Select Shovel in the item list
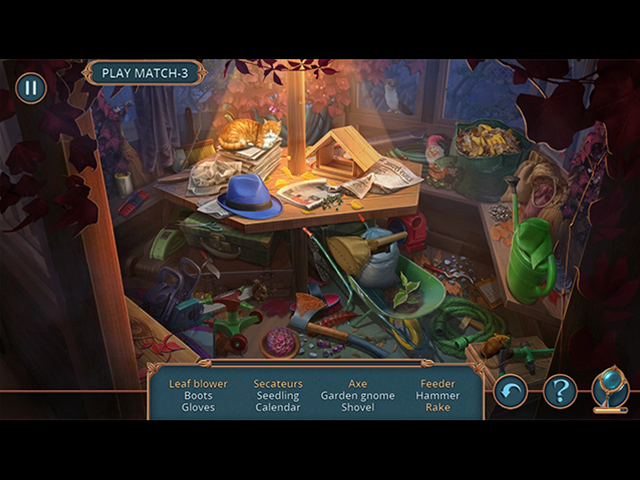The width and height of the screenshot is (640, 480). point(358,407)
